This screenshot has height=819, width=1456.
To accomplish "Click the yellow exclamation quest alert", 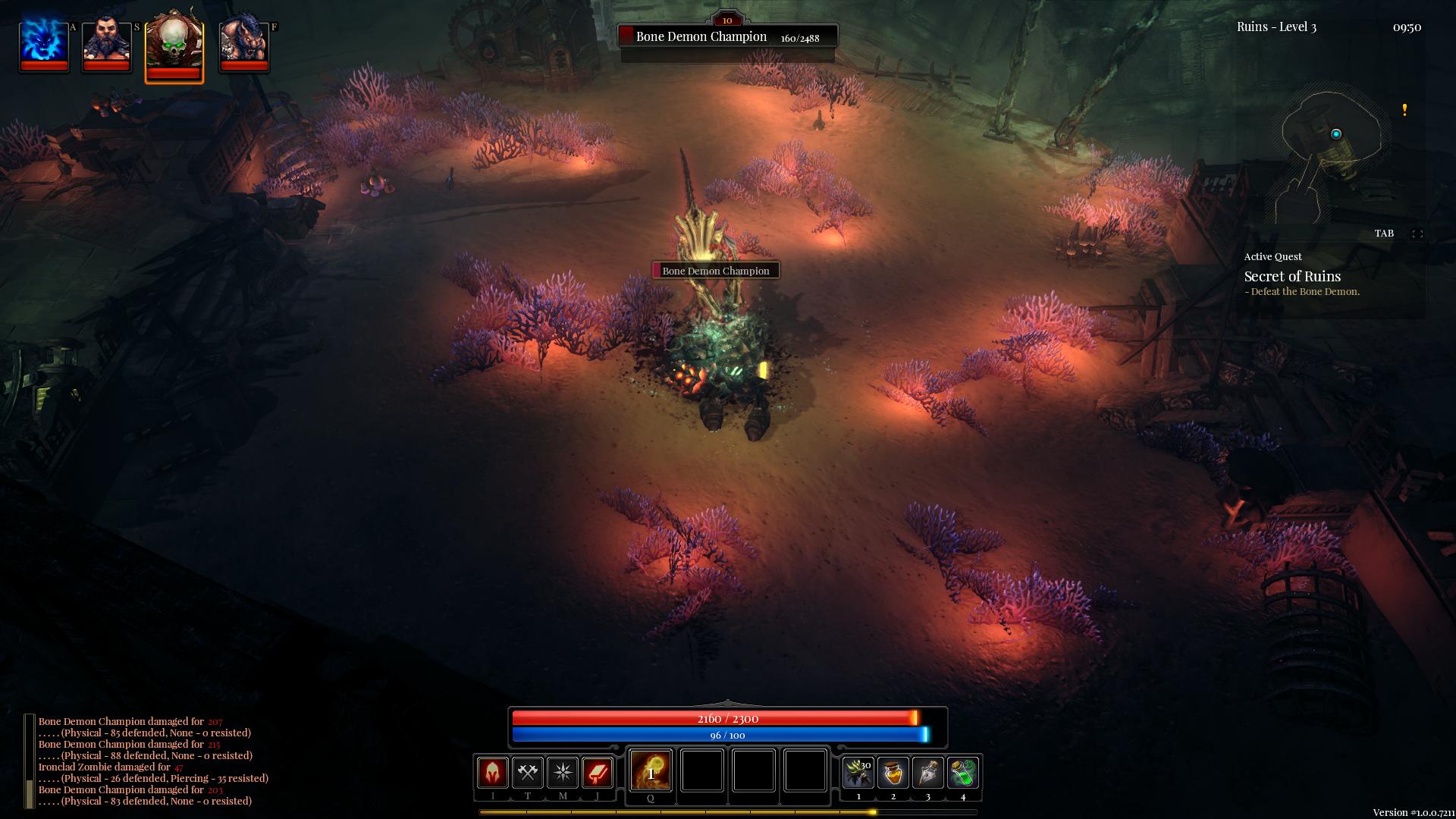I will (x=1404, y=110).
